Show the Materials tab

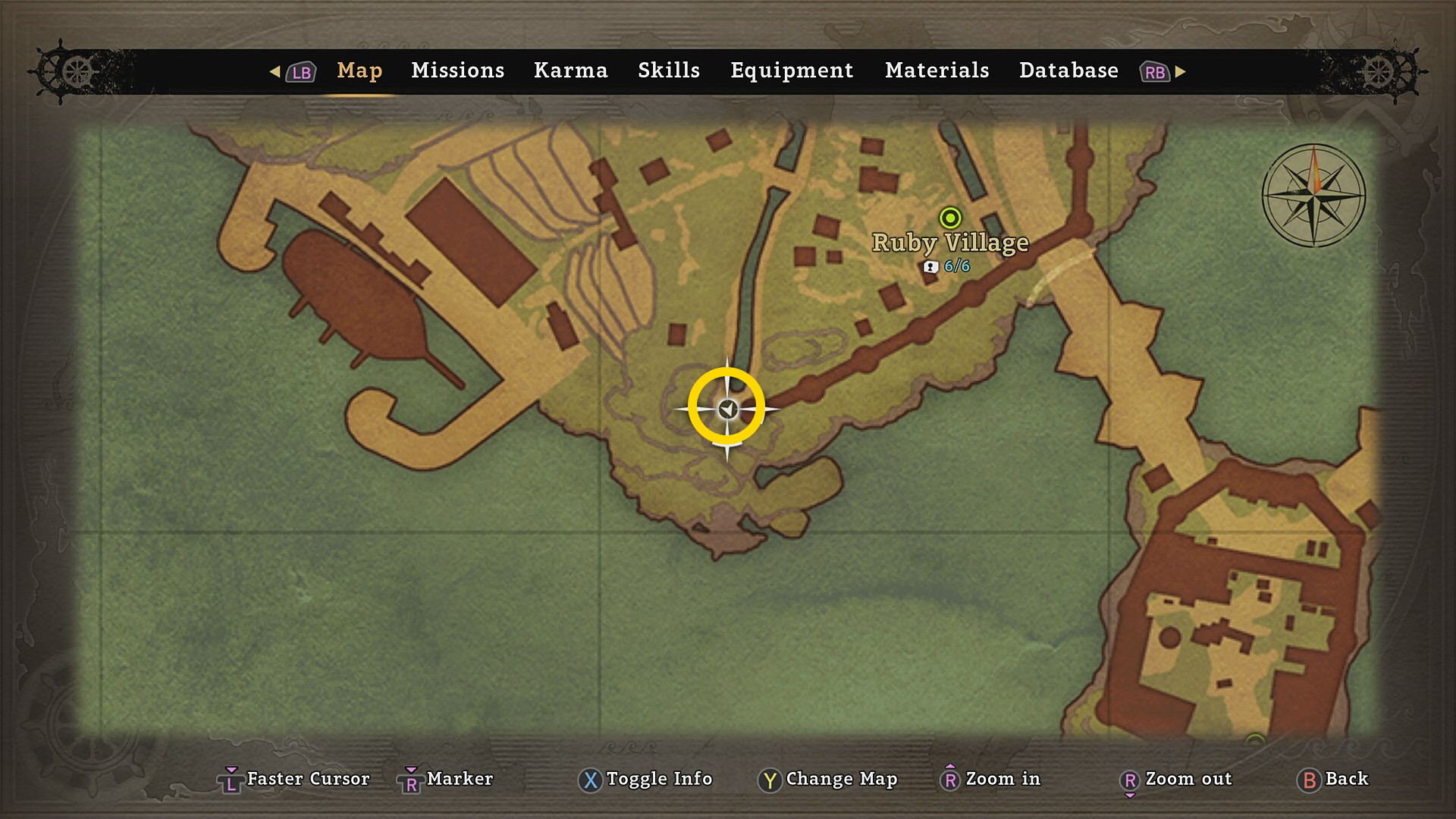click(x=937, y=71)
